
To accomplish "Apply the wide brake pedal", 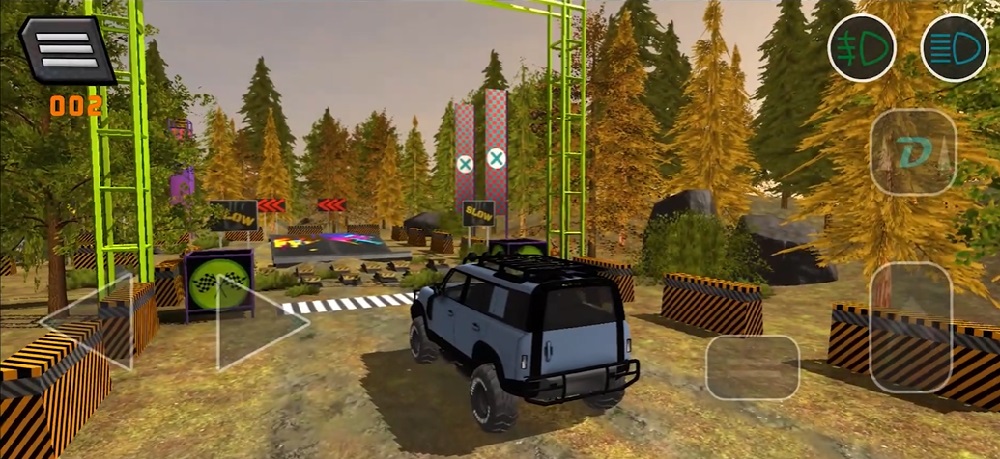I will click(752, 367).
